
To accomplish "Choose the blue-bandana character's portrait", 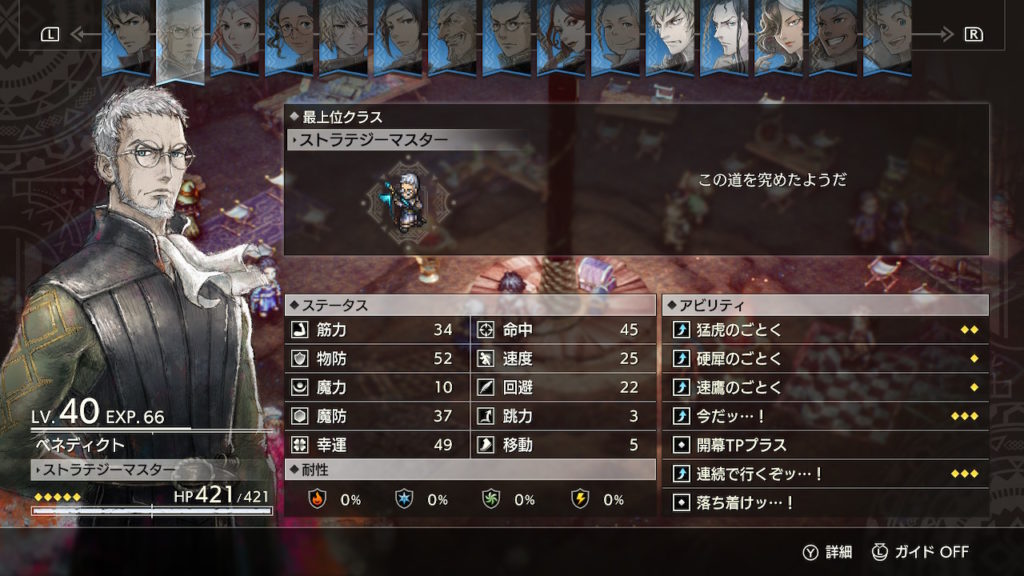I will [x=831, y=38].
